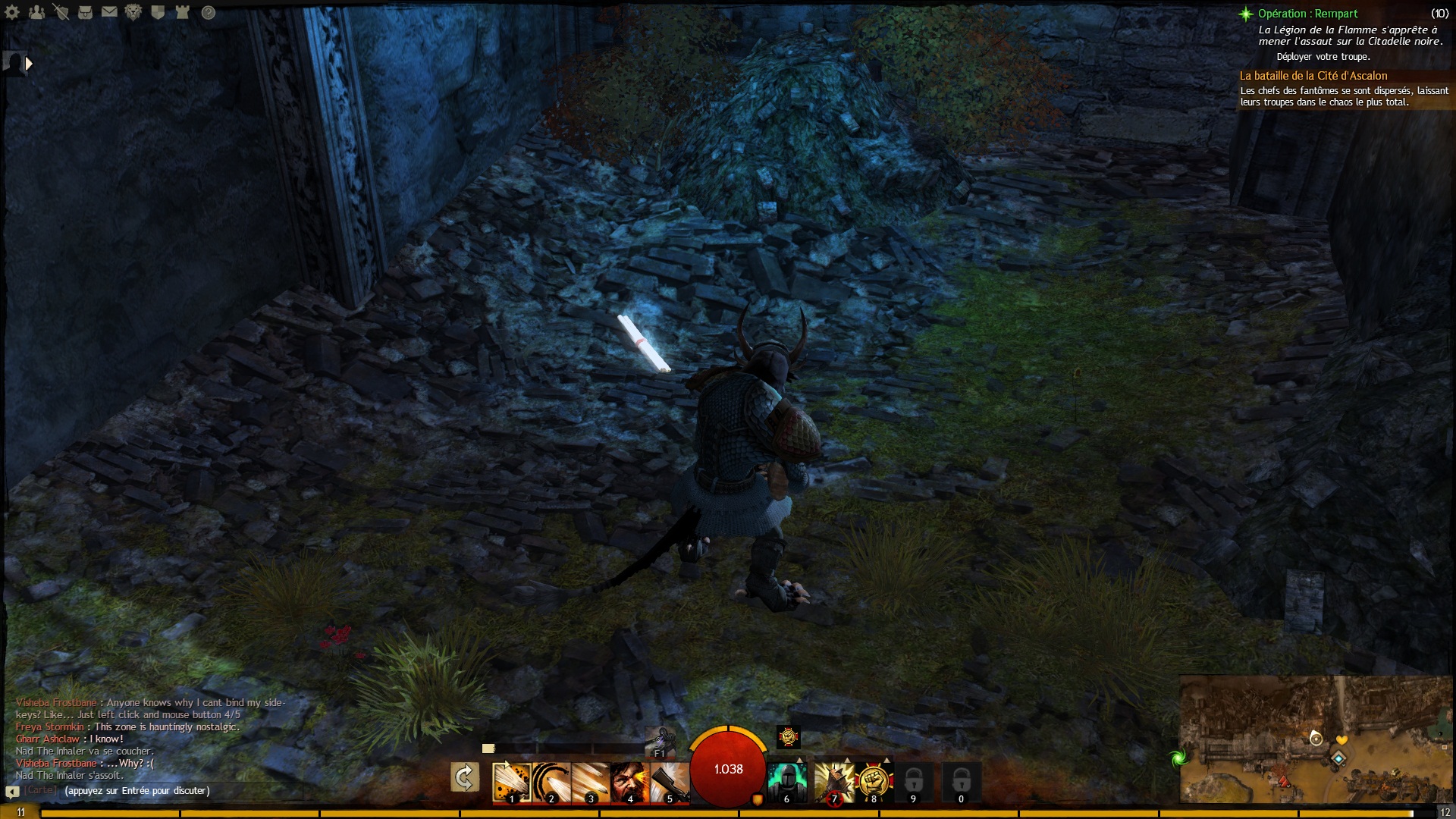Click the heart marker on the minimap

click(x=1341, y=740)
